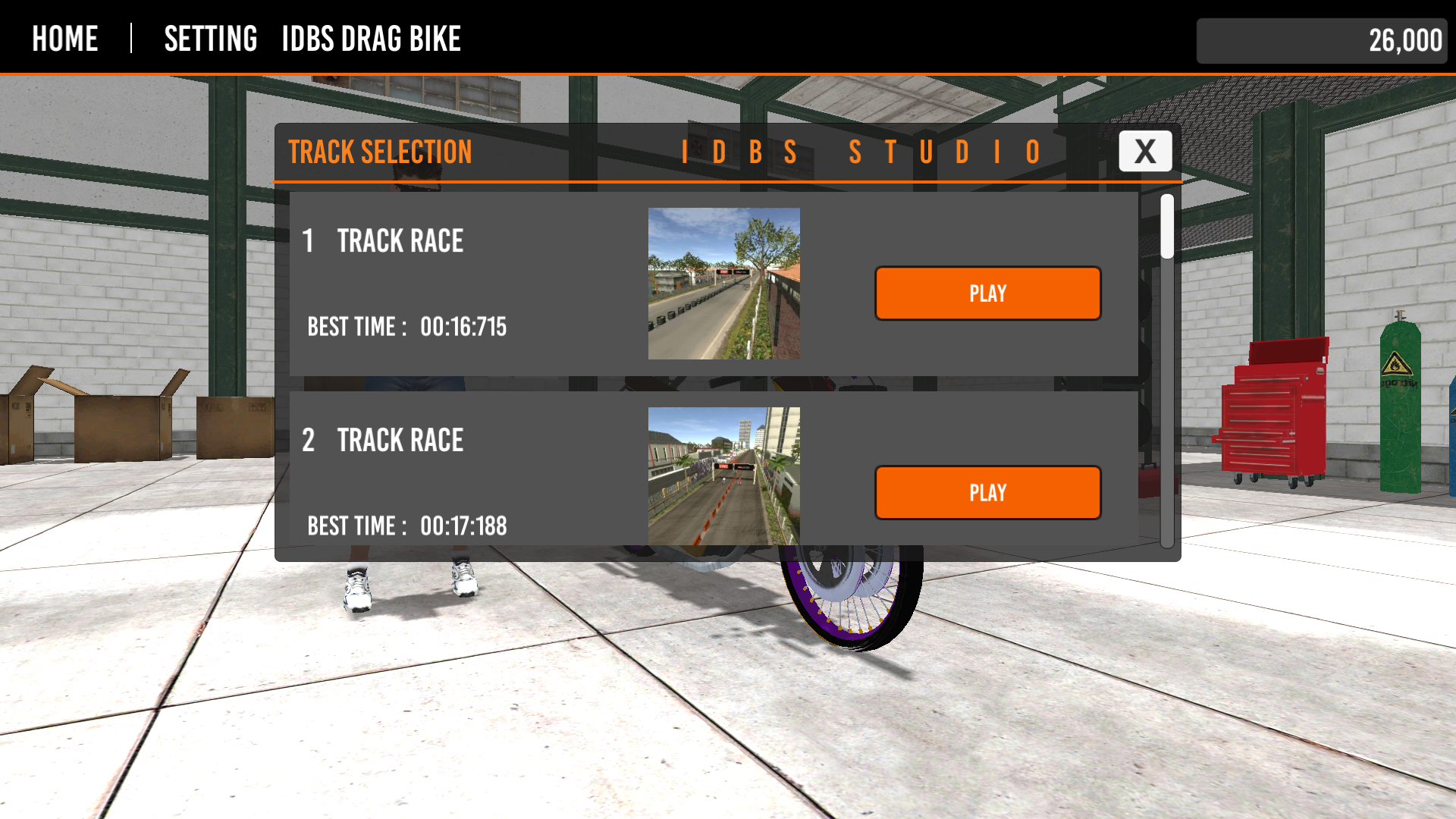This screenshot has height=819, width=1456.
Task: View Track Race 2 preview thumbnail
Action: [x=723, y=478]
